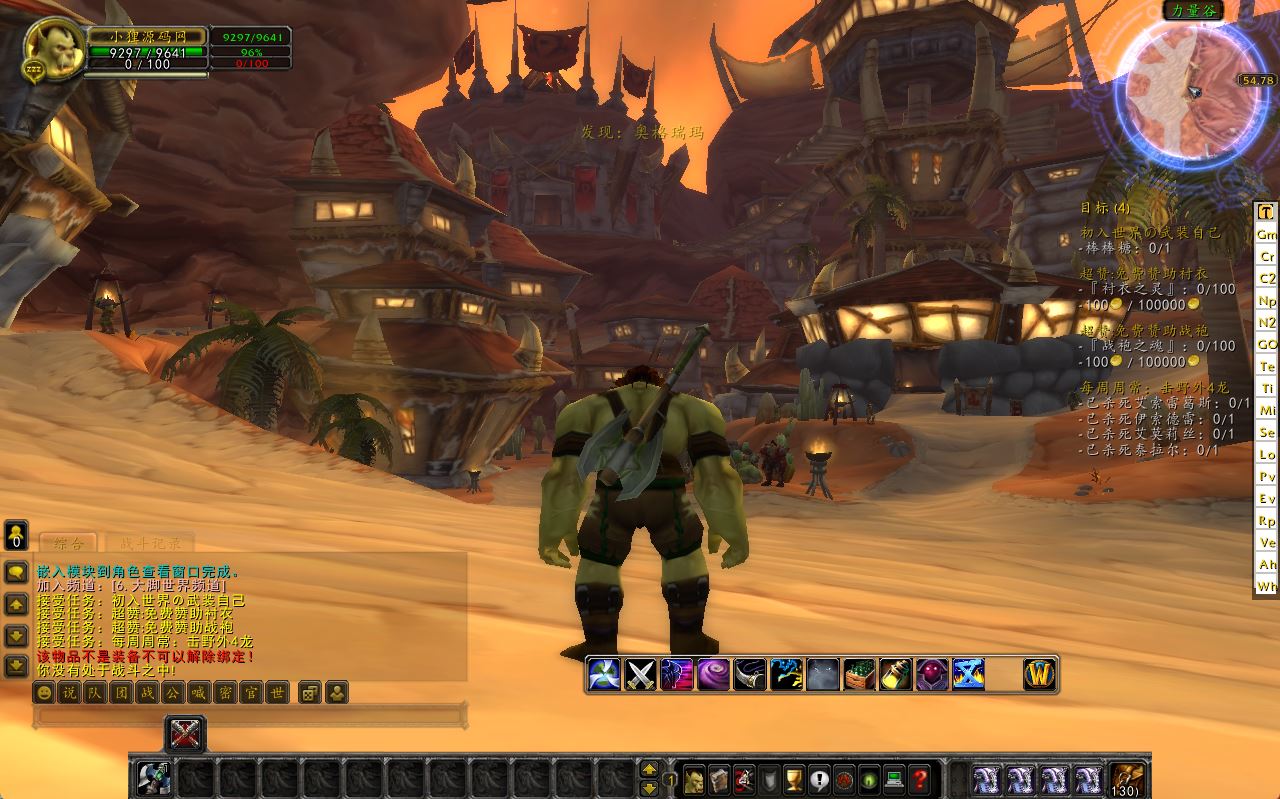
Task: Select the 综合 chat tab
Action: [69, 544]
